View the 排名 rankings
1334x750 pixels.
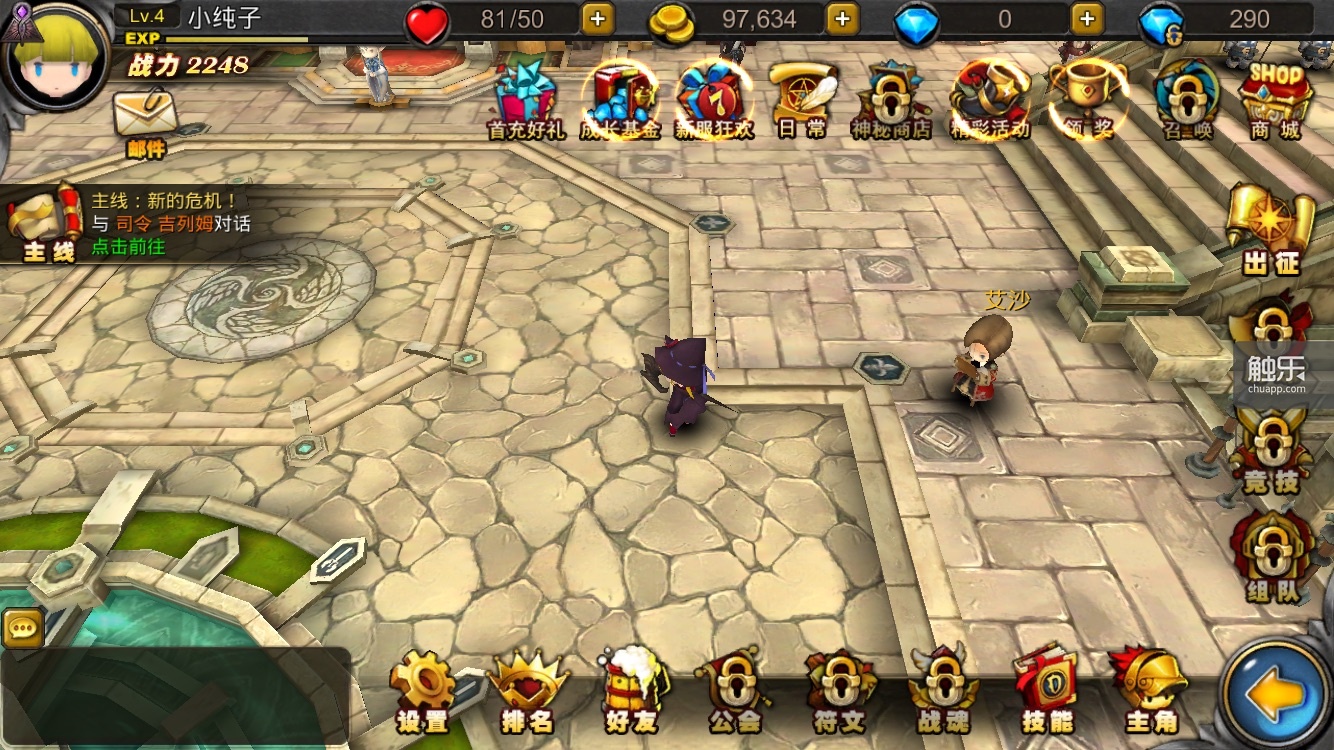pyautogui.click(x=527, y=690)
